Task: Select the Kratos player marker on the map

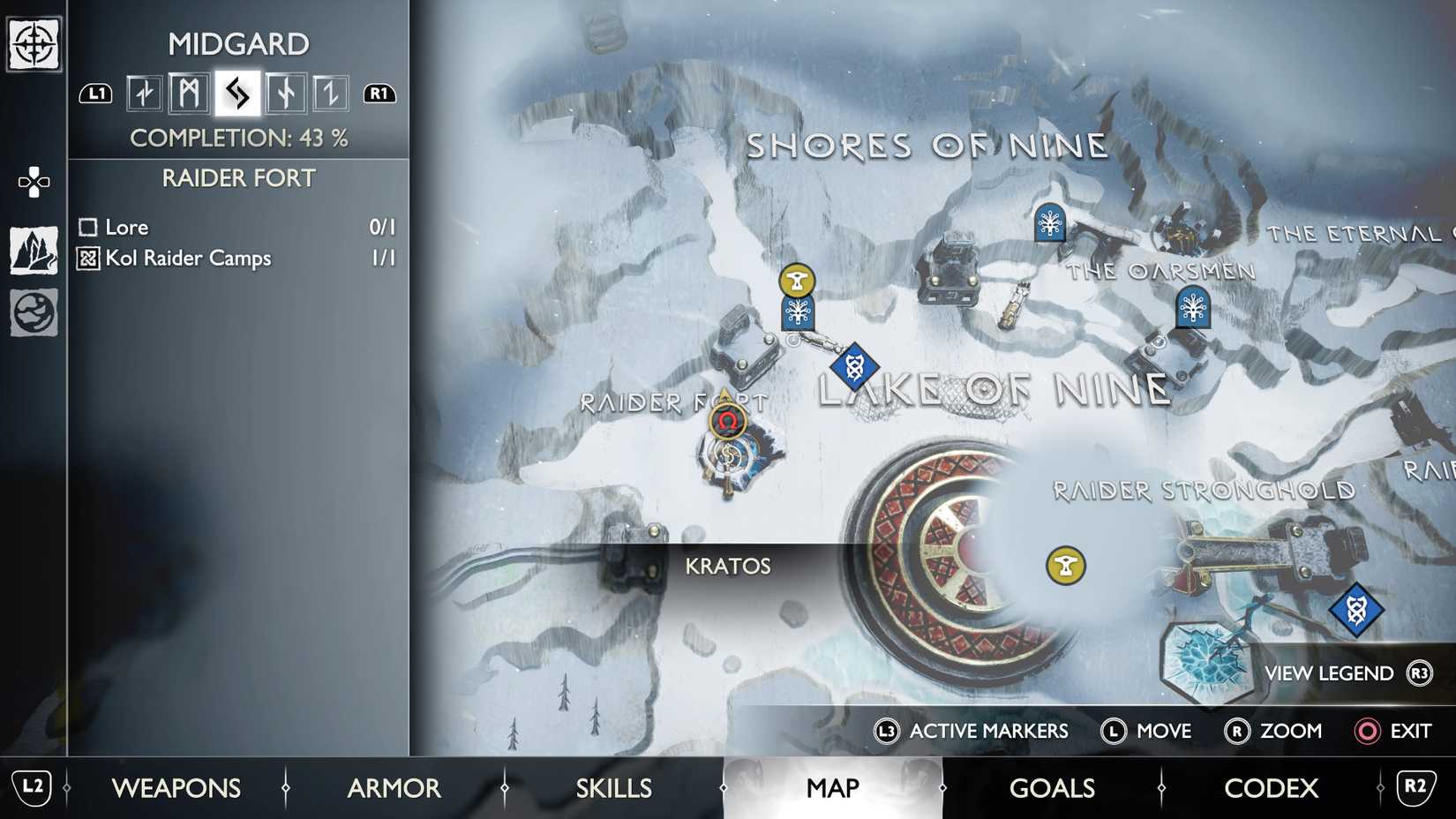Action: [x=726, y=422]
